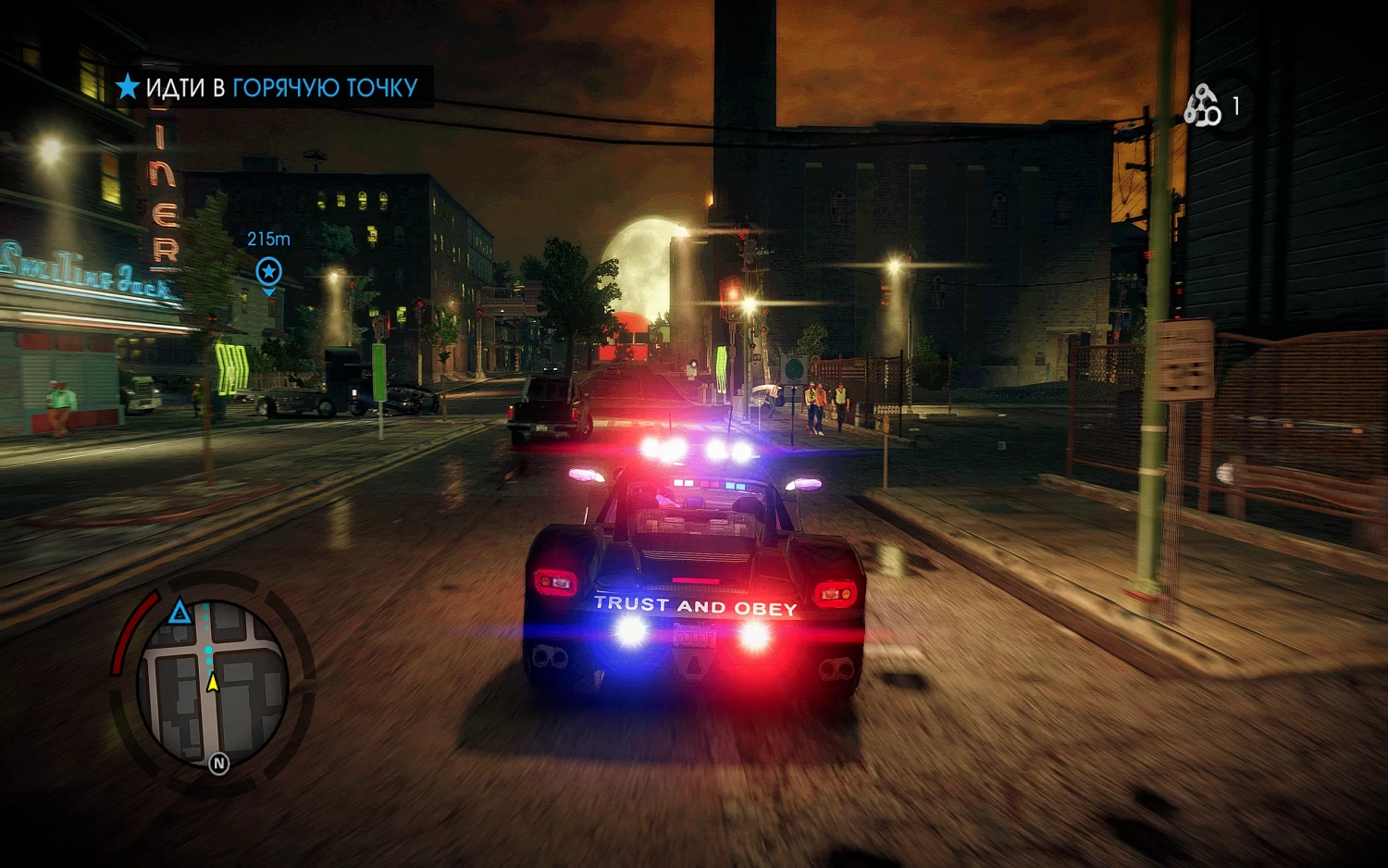The width and height of the screenshot is (1388, 868).
Task: Click the N compass indicator below the minimap
Action: [x=219, y=764]
